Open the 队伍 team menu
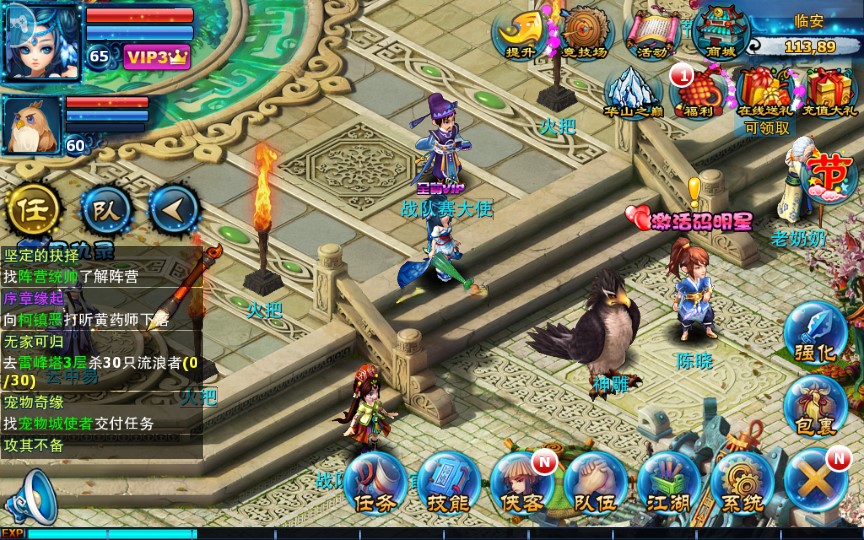This screenshot has width=864, height=540. point(595,482)
